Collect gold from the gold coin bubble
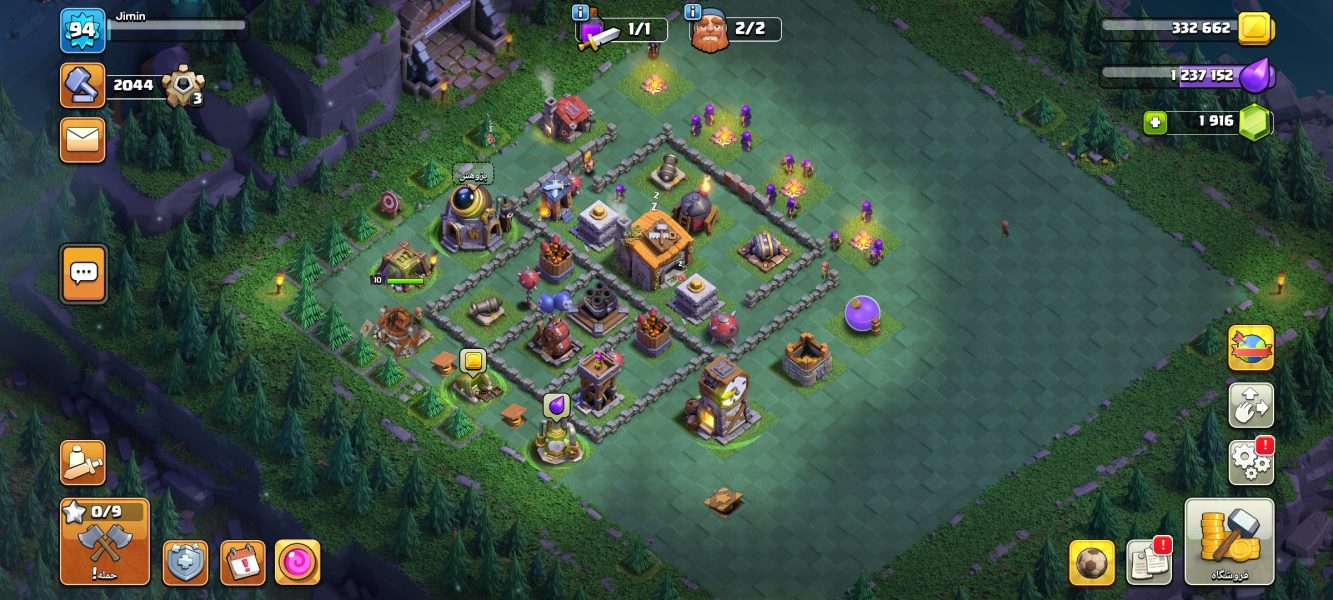Image resolution: width=1333 pixels, height=600 pixels. coord(473,361)
